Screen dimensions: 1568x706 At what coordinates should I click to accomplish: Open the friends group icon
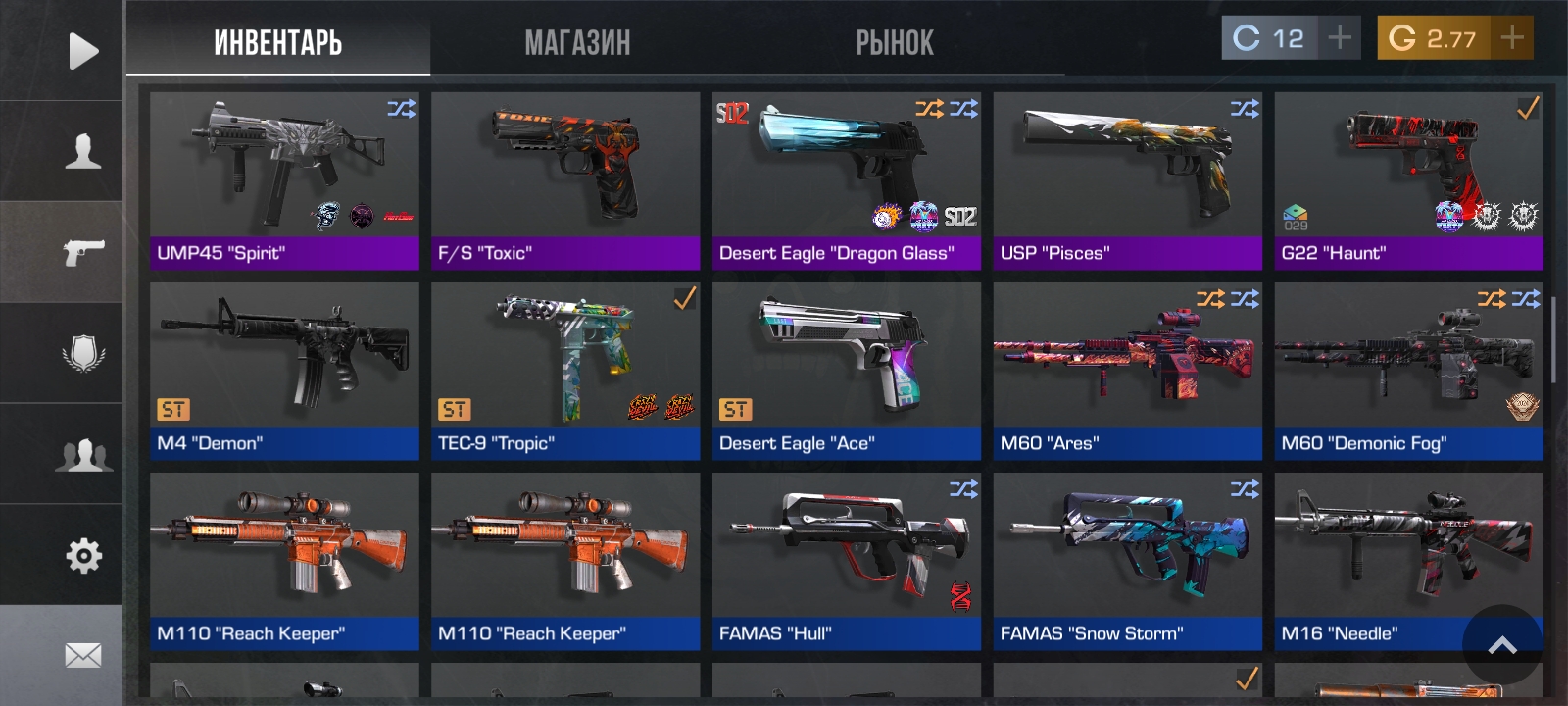click(x=82, y=455)
